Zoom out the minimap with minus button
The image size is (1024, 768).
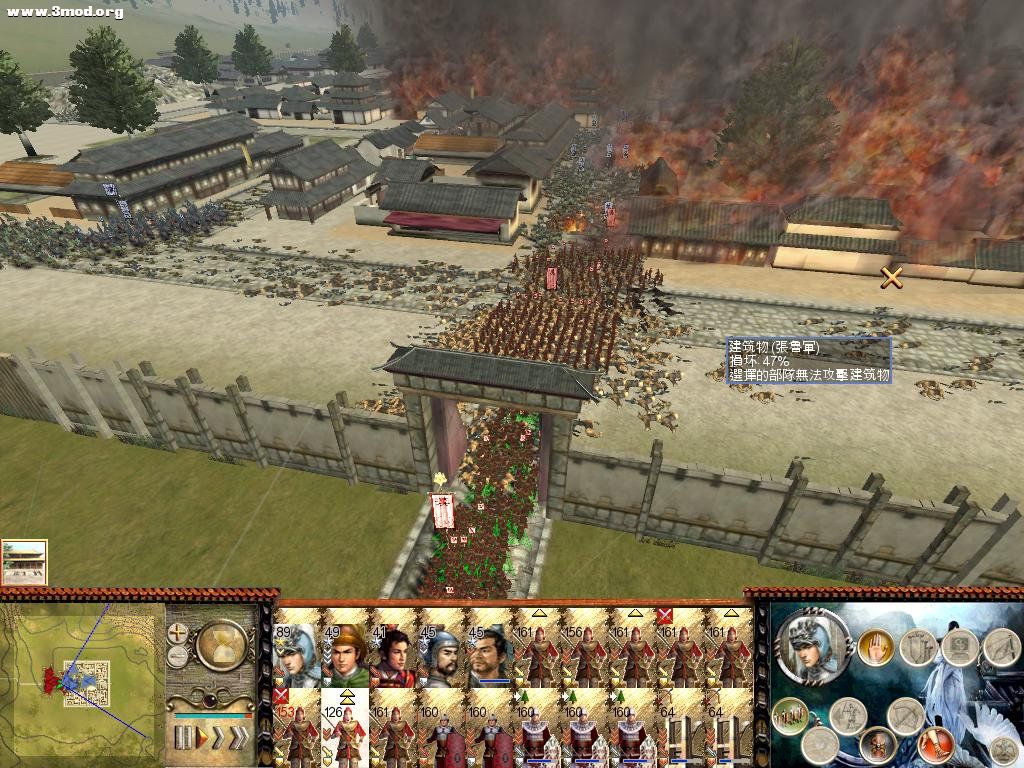tap(178, 656)
